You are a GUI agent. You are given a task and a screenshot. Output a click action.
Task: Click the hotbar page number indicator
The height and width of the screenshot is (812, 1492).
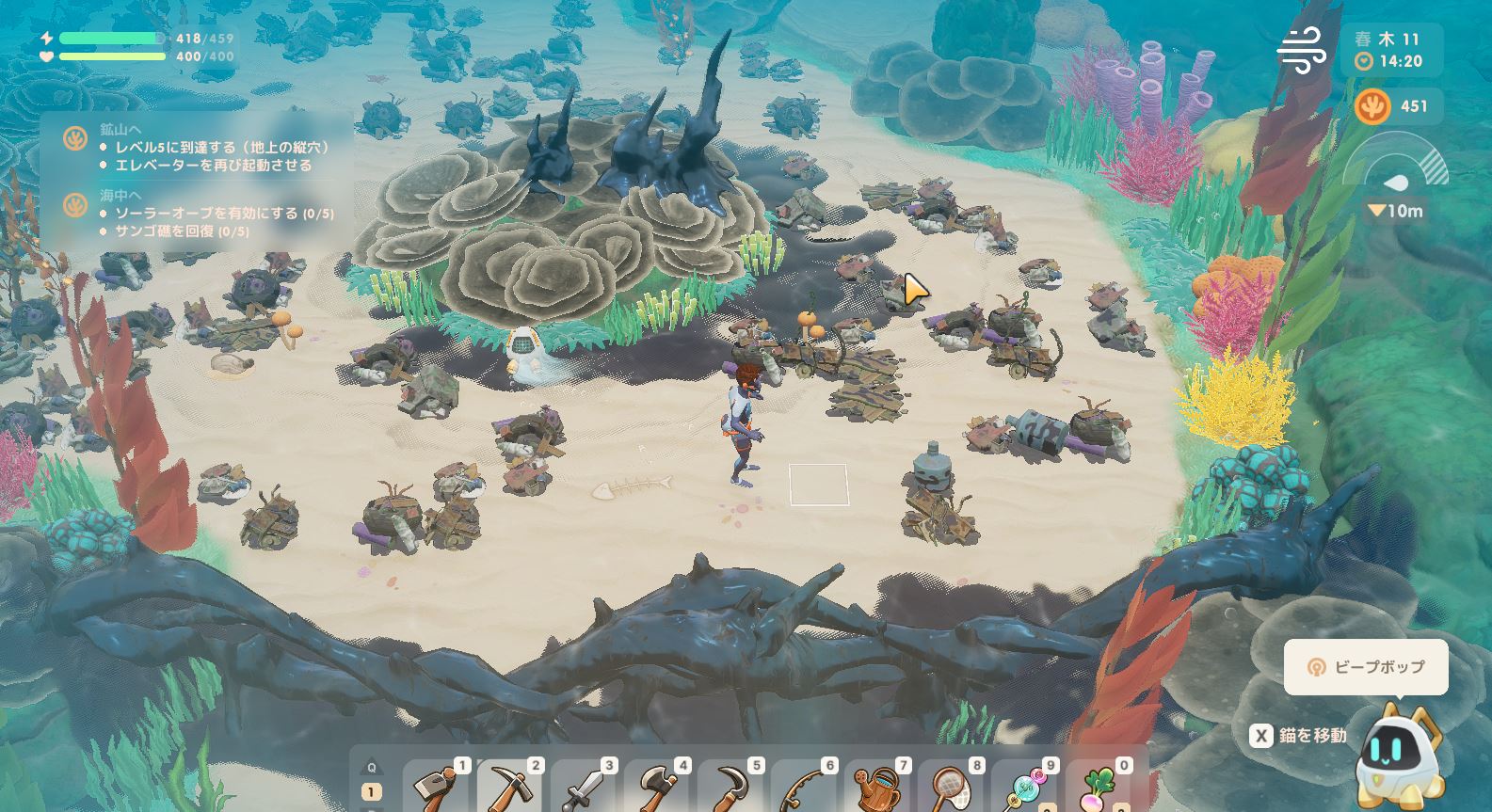tap(371, 793)
